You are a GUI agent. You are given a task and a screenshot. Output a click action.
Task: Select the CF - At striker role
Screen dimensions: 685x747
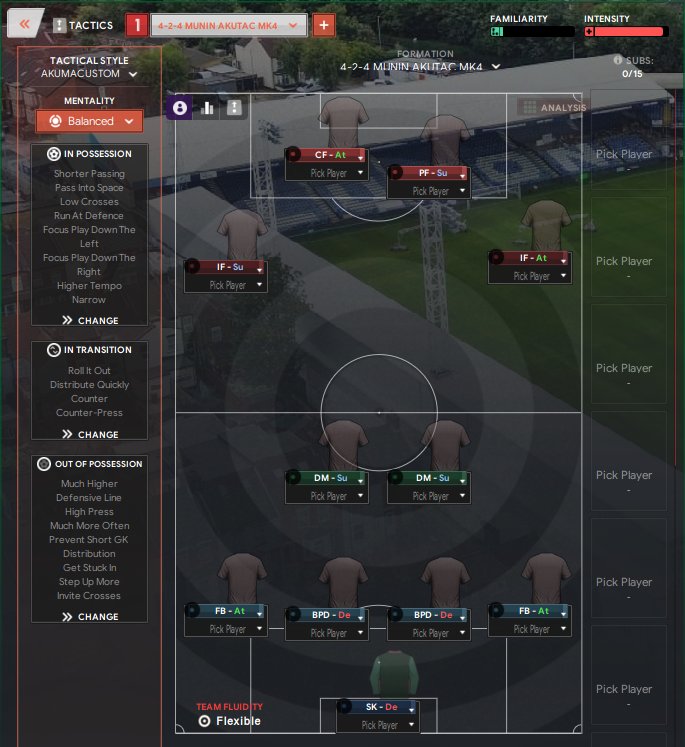[x=326, y=155]
